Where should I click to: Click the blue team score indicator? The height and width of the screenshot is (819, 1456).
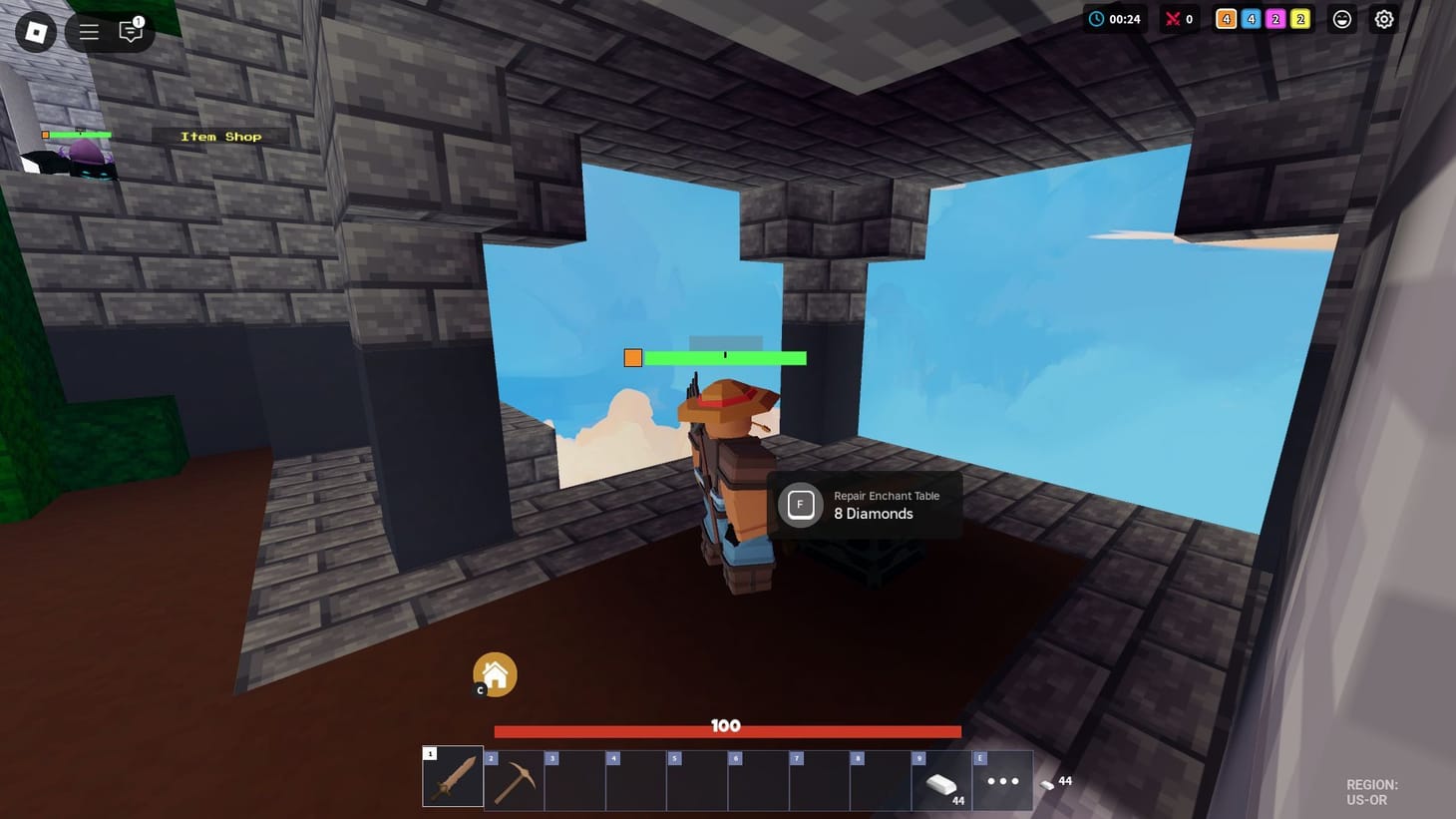1250,18
